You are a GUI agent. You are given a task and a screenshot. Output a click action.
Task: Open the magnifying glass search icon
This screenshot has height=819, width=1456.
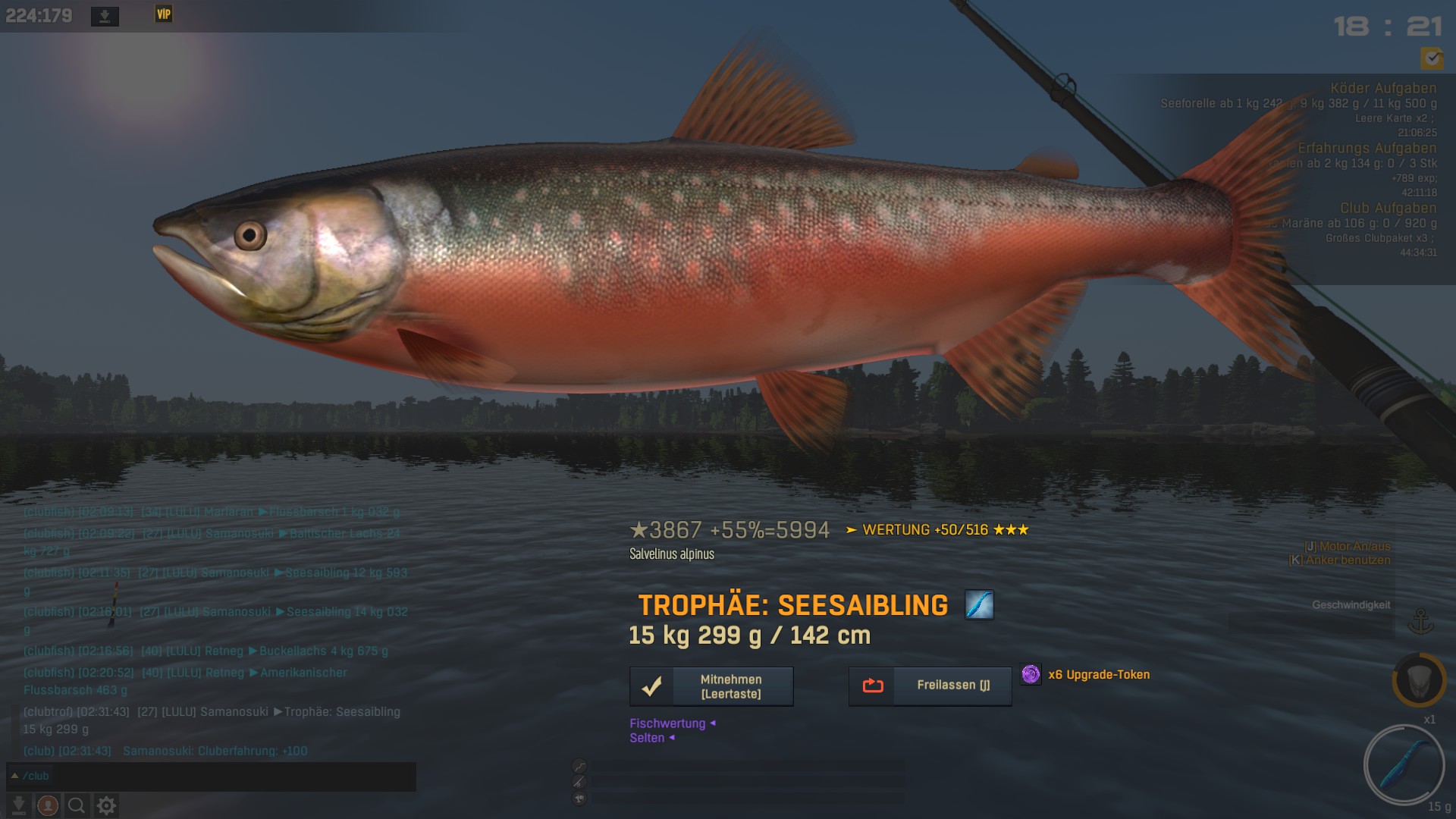coord(77,805)
